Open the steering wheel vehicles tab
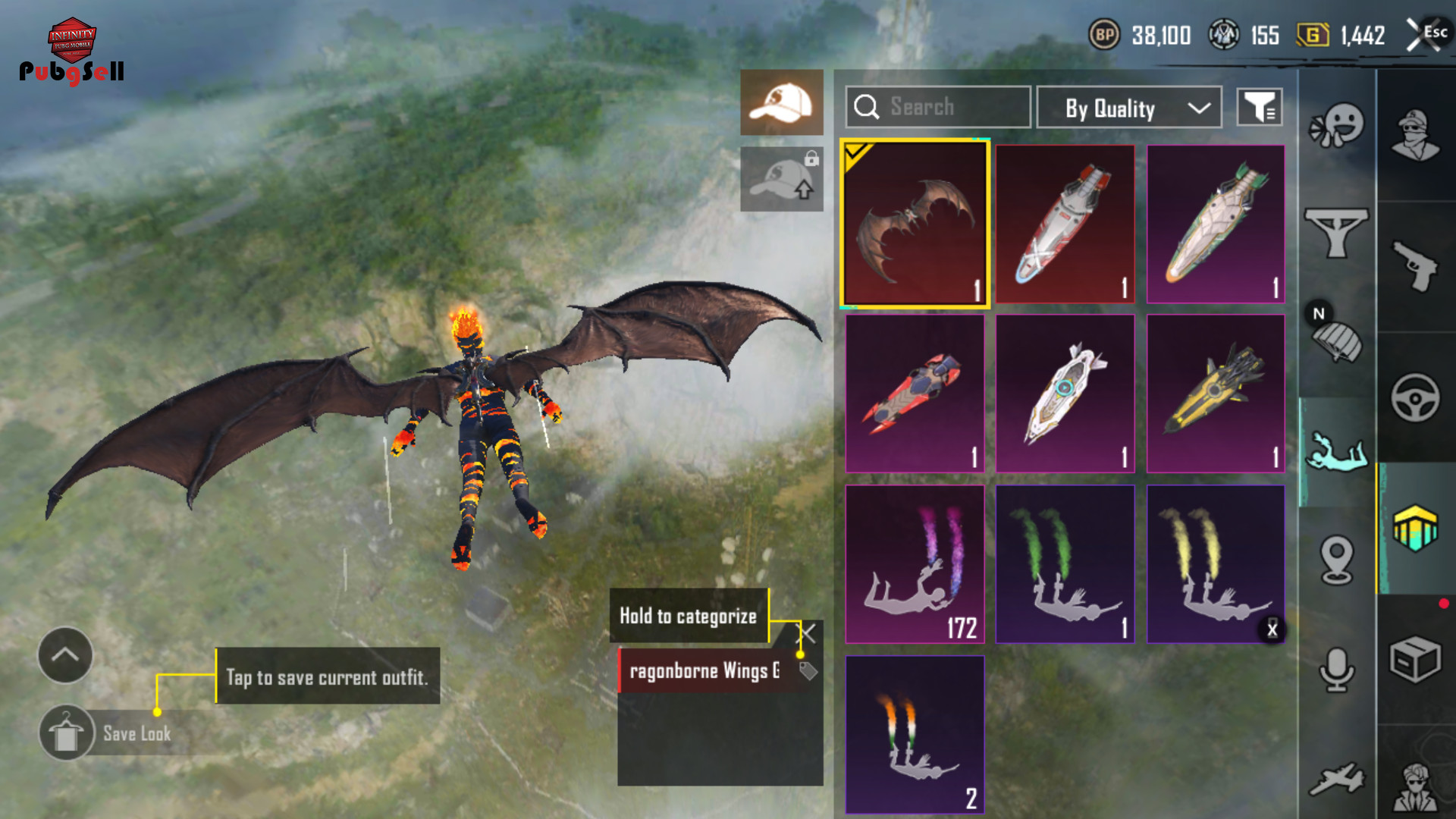Screen dimensions: 1456x819 coord(1415,397)
